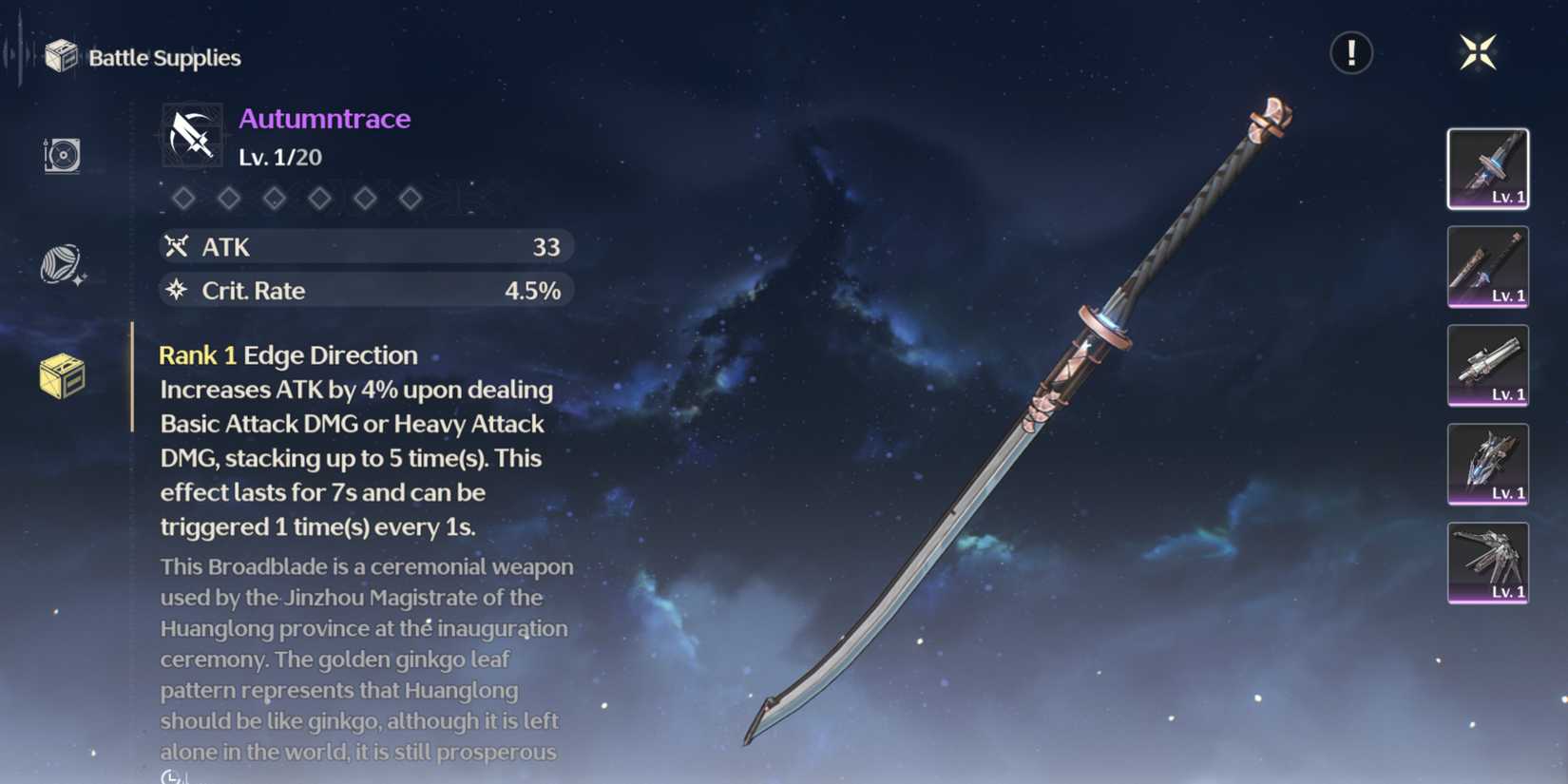1568x784 pixels.
Task: Toggle the last rank diamond in the row
Action: pos(411,198)
